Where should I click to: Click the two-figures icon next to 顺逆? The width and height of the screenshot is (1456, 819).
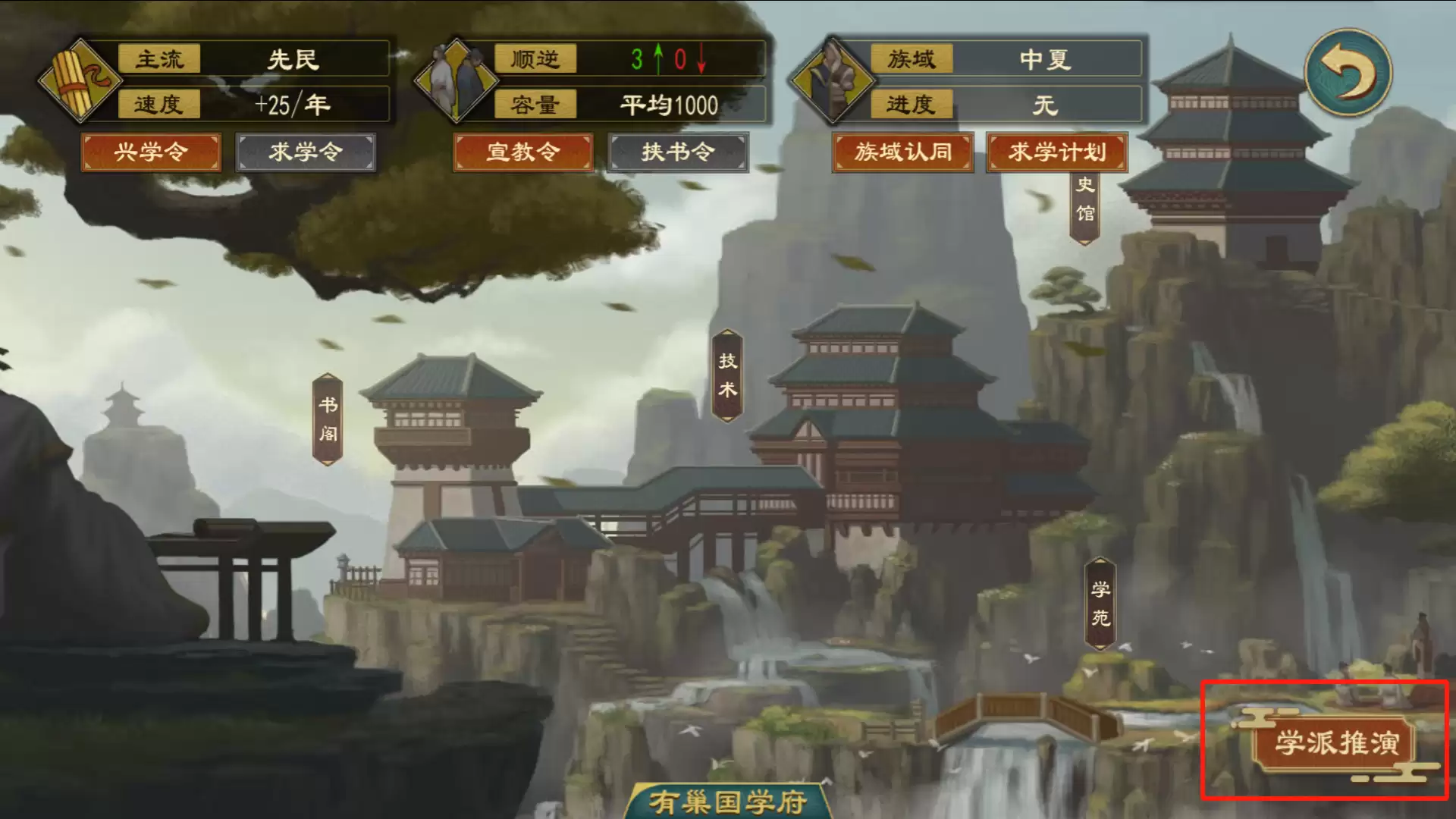455,80
